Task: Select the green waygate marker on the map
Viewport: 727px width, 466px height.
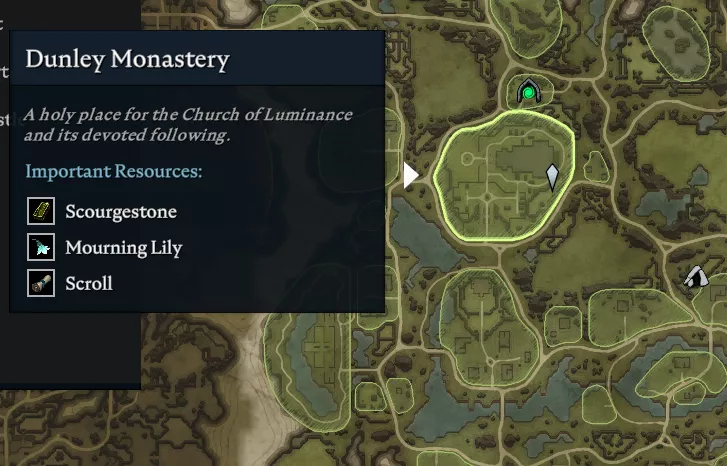Action: point(527,93)
